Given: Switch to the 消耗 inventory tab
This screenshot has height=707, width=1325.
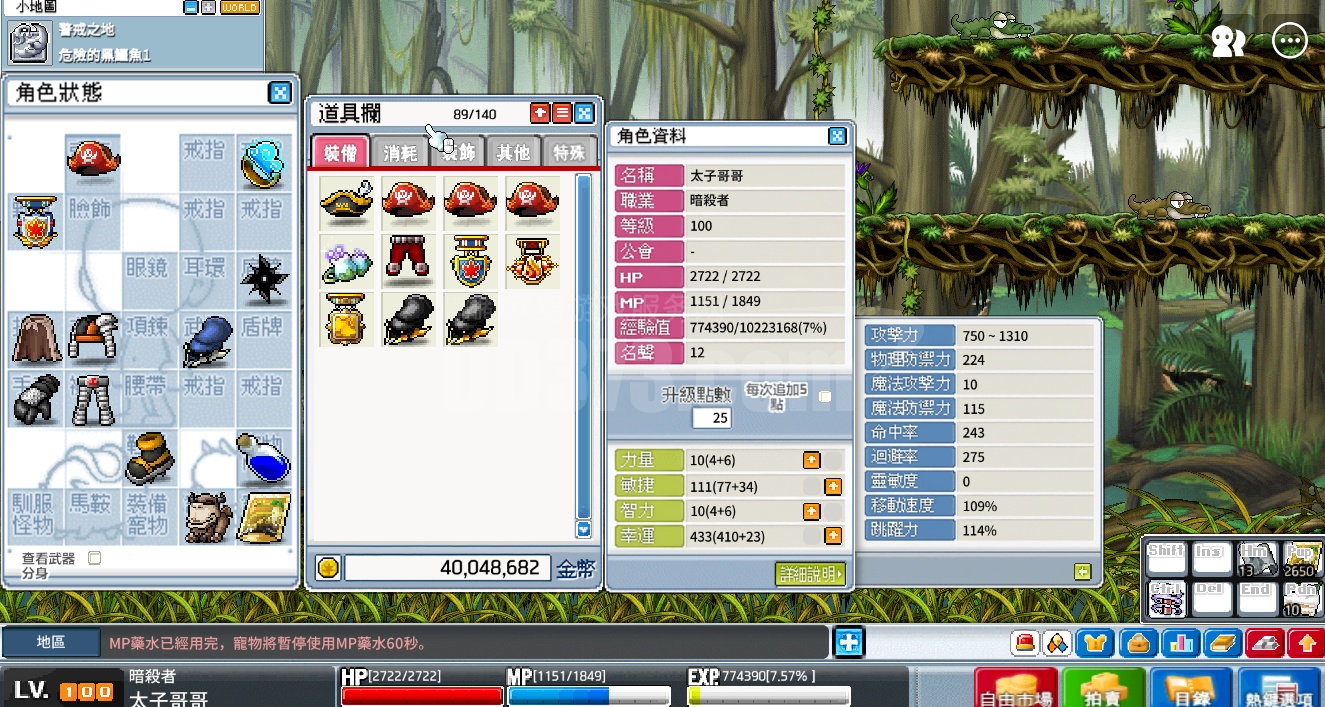Looking at the screenshot, I should pos(400,153).
